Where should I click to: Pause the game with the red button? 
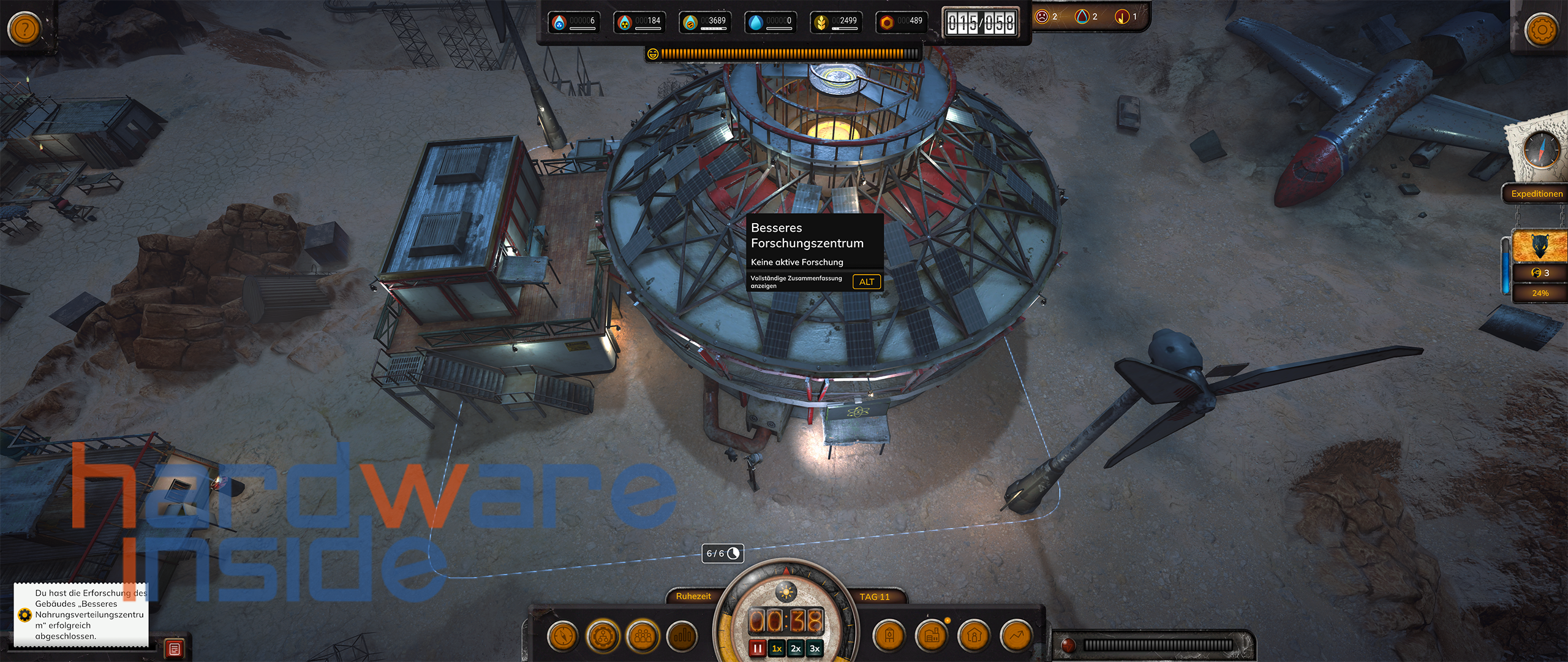click(x=758, y=649)
